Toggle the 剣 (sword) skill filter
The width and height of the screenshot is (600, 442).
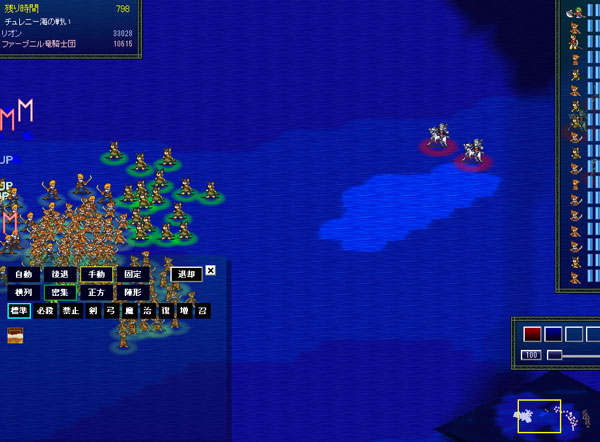[93, 311]
